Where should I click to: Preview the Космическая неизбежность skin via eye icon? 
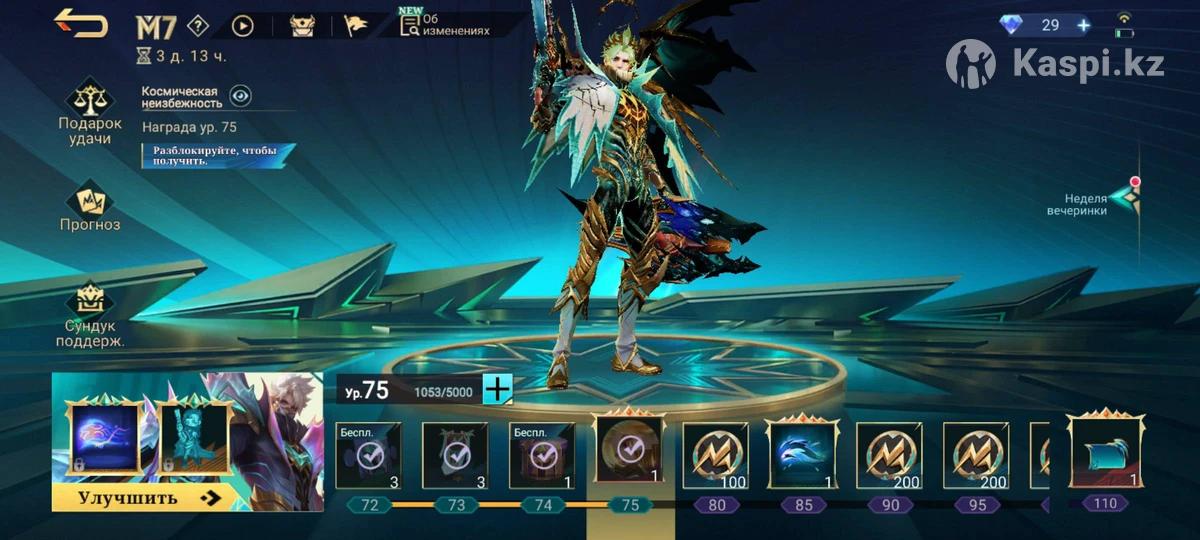point(240,96)
